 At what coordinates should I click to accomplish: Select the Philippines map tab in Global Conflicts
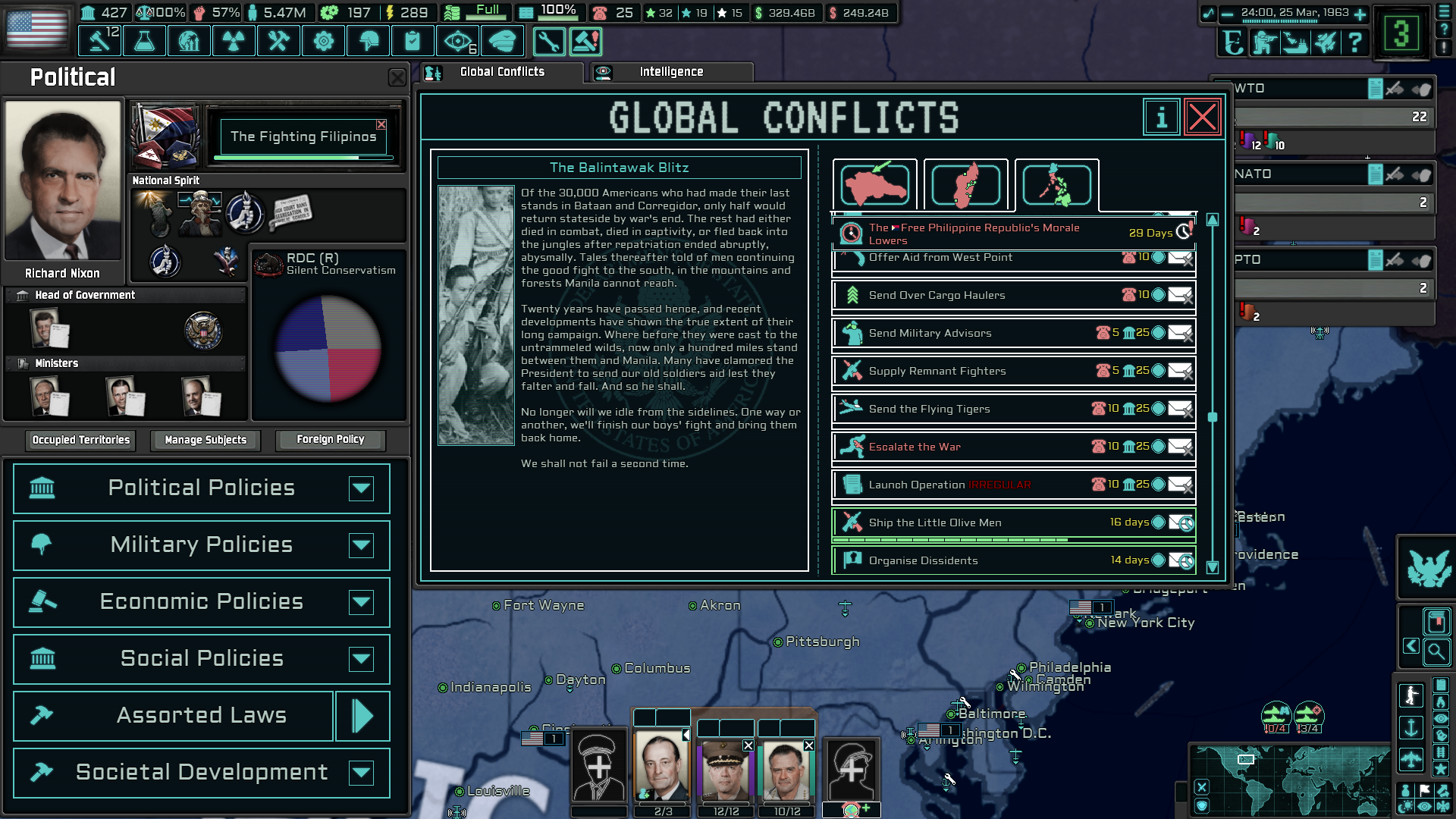click(1056, 184)
